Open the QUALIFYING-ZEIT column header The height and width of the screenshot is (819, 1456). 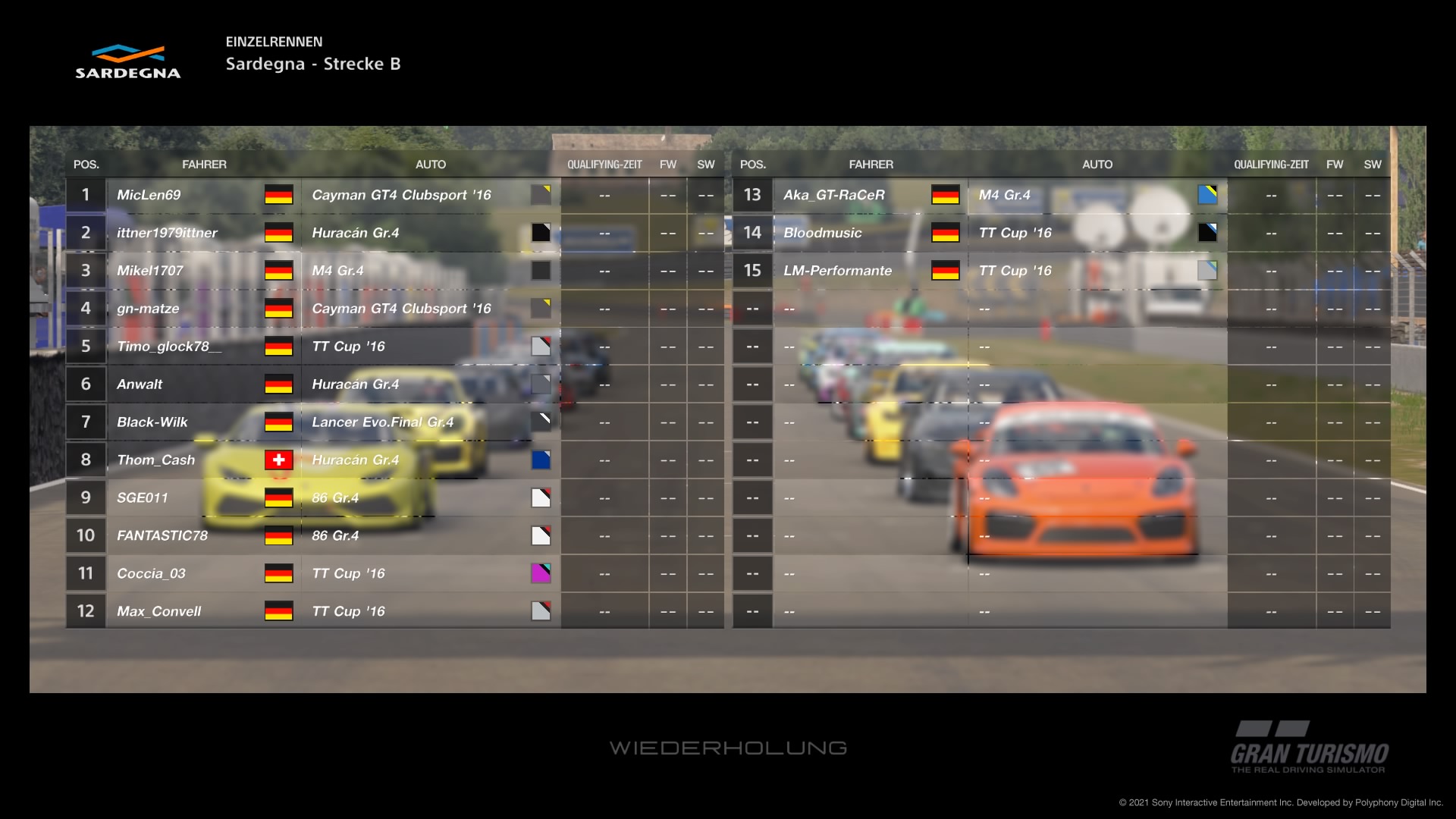[604, 164]
